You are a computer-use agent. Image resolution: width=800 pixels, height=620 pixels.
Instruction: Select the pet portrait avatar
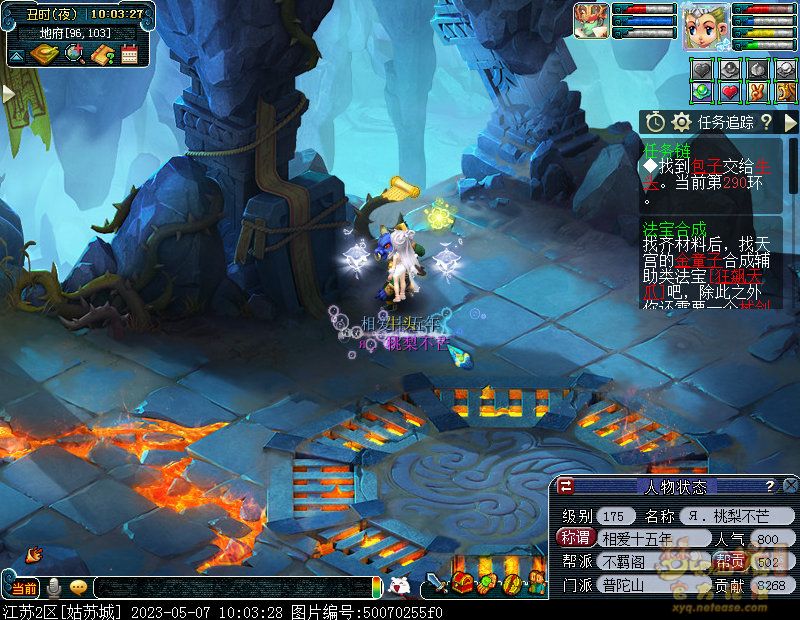pyautogui.click(x=591, y=21)
